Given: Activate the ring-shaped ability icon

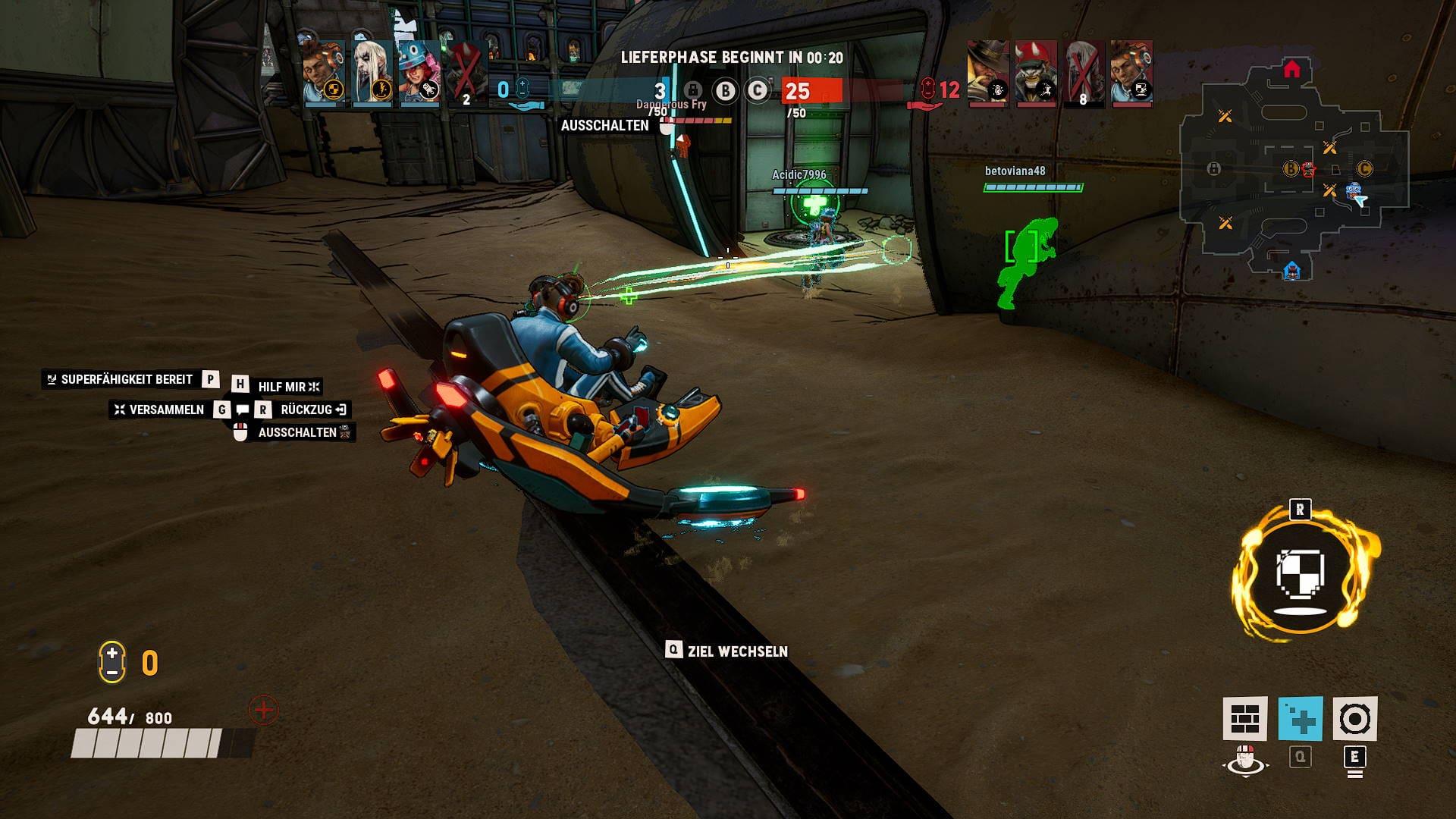Looking at the screenshot, I should pyautogui.click(x=1354, y=718).
